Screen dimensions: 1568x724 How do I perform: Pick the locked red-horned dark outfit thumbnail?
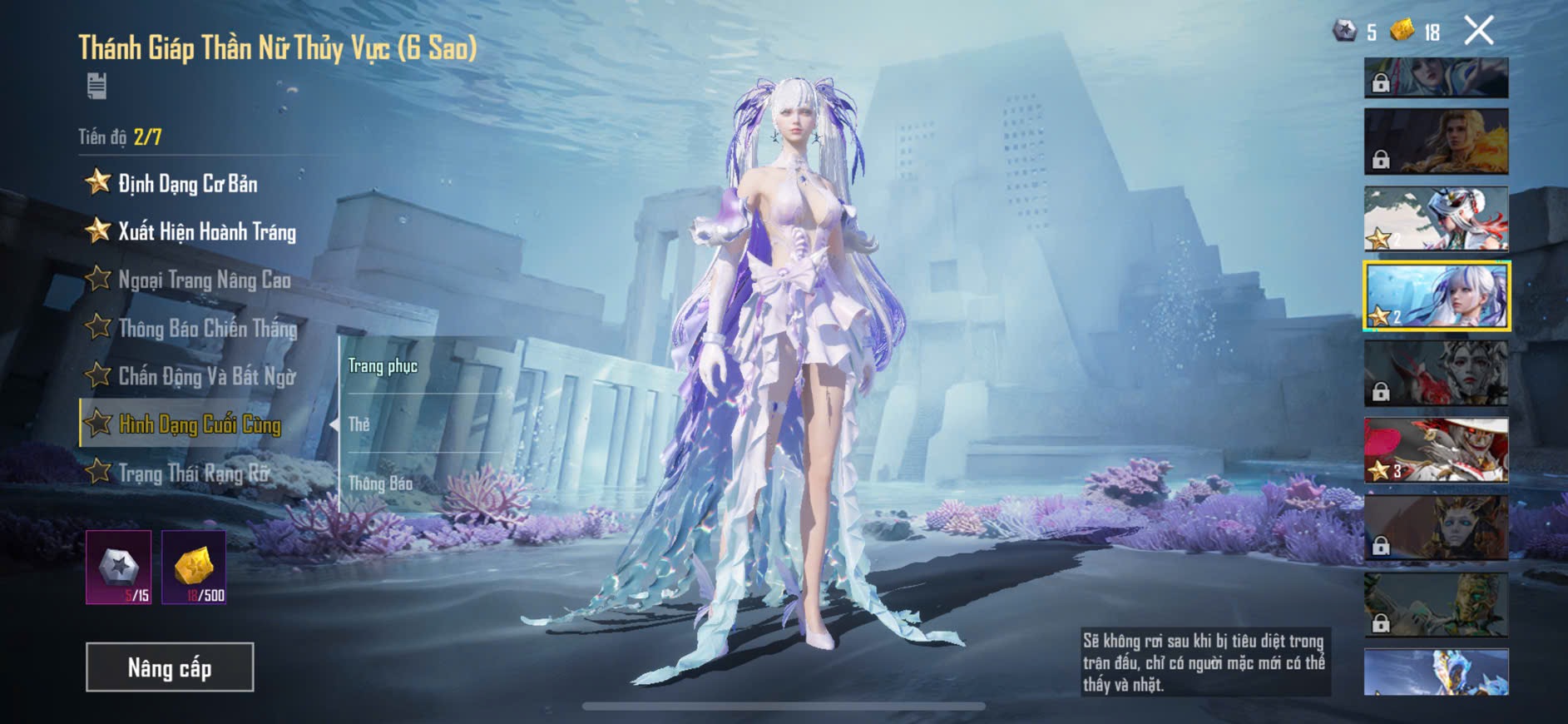click(1436, 373)
